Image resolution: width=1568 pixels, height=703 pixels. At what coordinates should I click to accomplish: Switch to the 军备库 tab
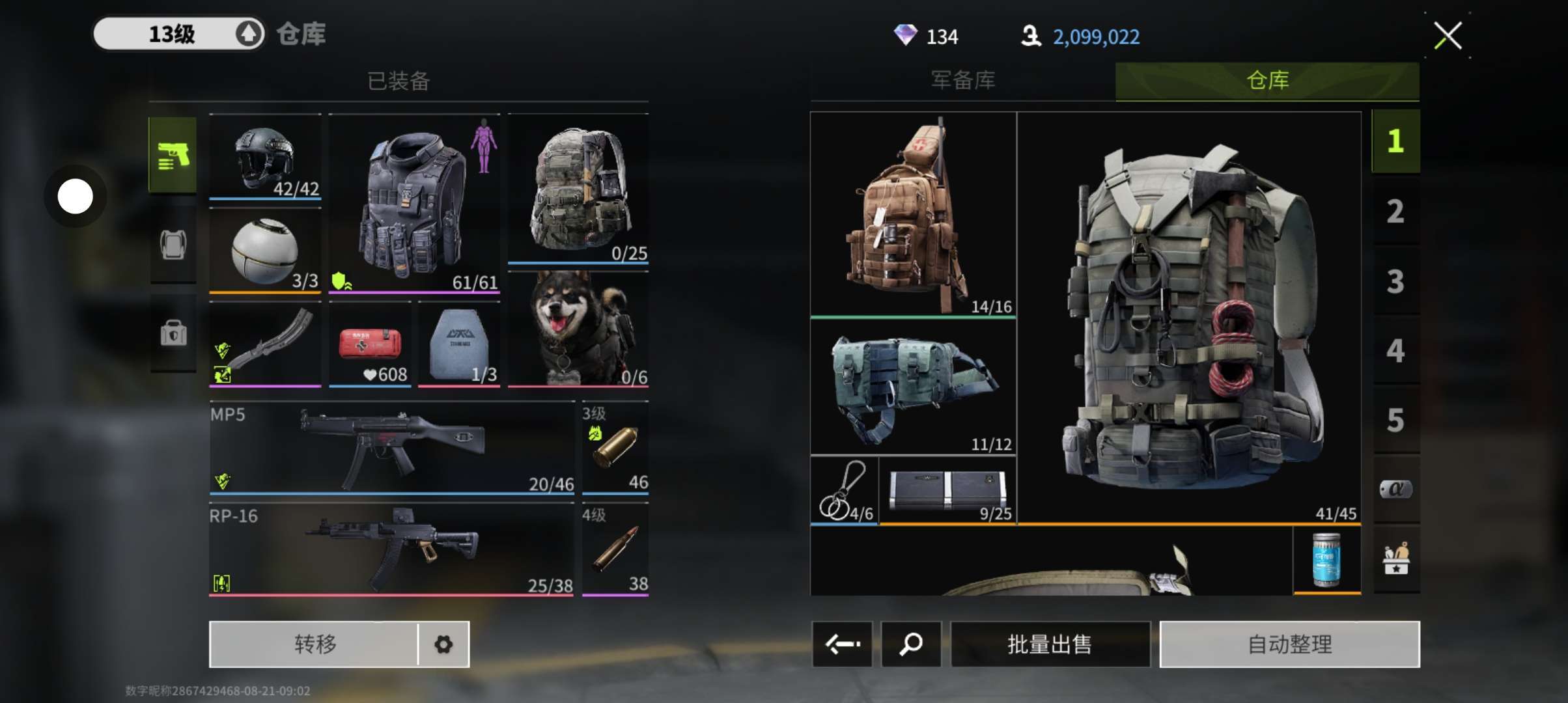(x=962, y=81)
